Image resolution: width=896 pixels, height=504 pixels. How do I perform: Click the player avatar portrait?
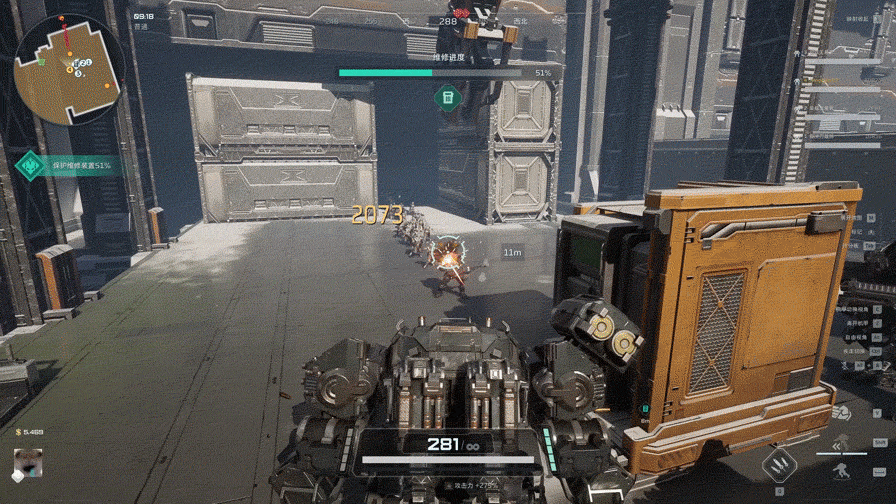[27, 463]
